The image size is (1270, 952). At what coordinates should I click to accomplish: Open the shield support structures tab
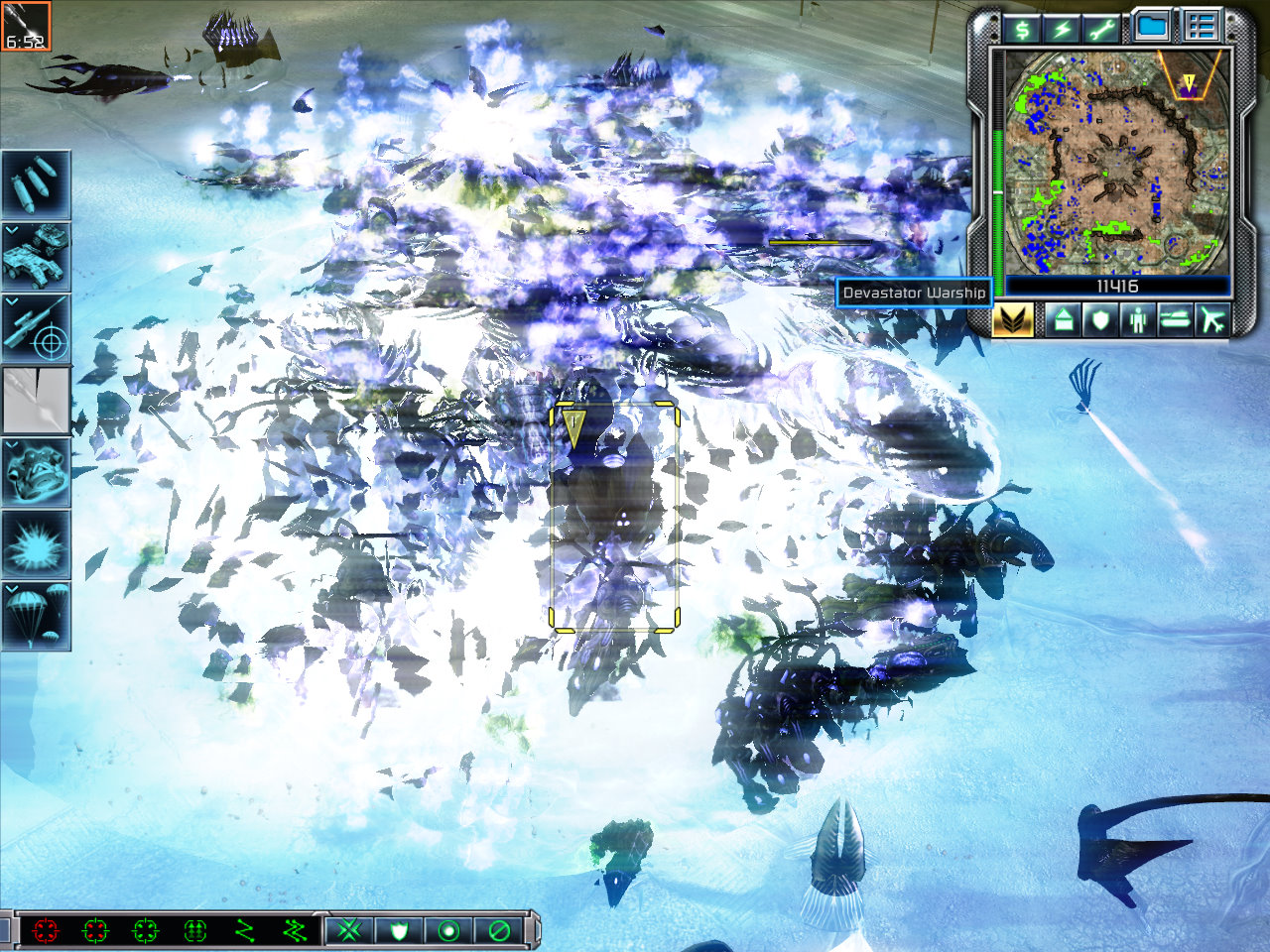pyautogui.click(x=1099, y=320)
